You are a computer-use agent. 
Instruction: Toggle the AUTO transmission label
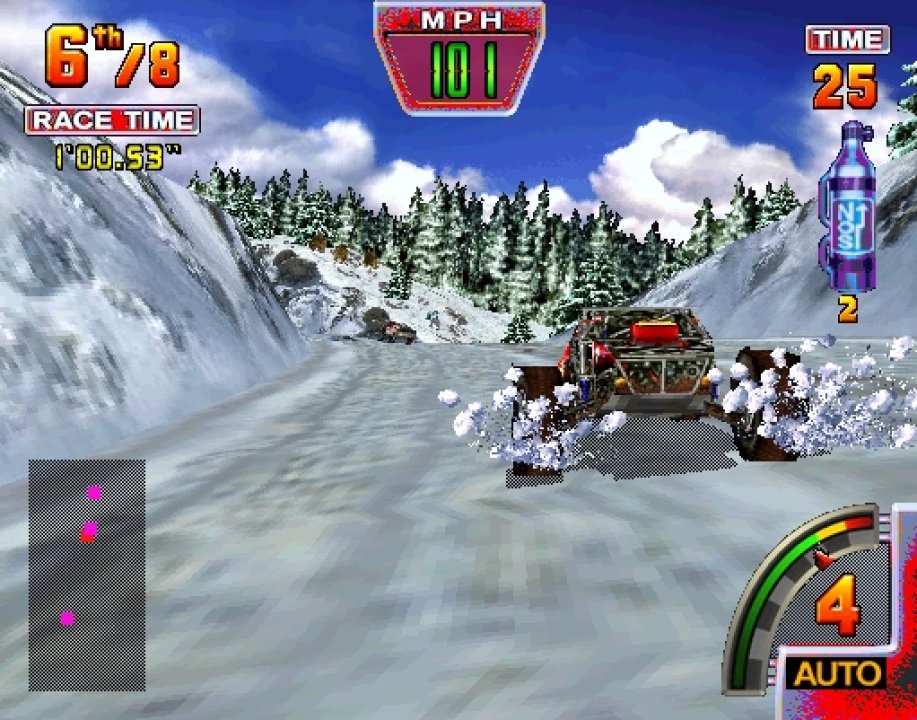coord(837,673)
